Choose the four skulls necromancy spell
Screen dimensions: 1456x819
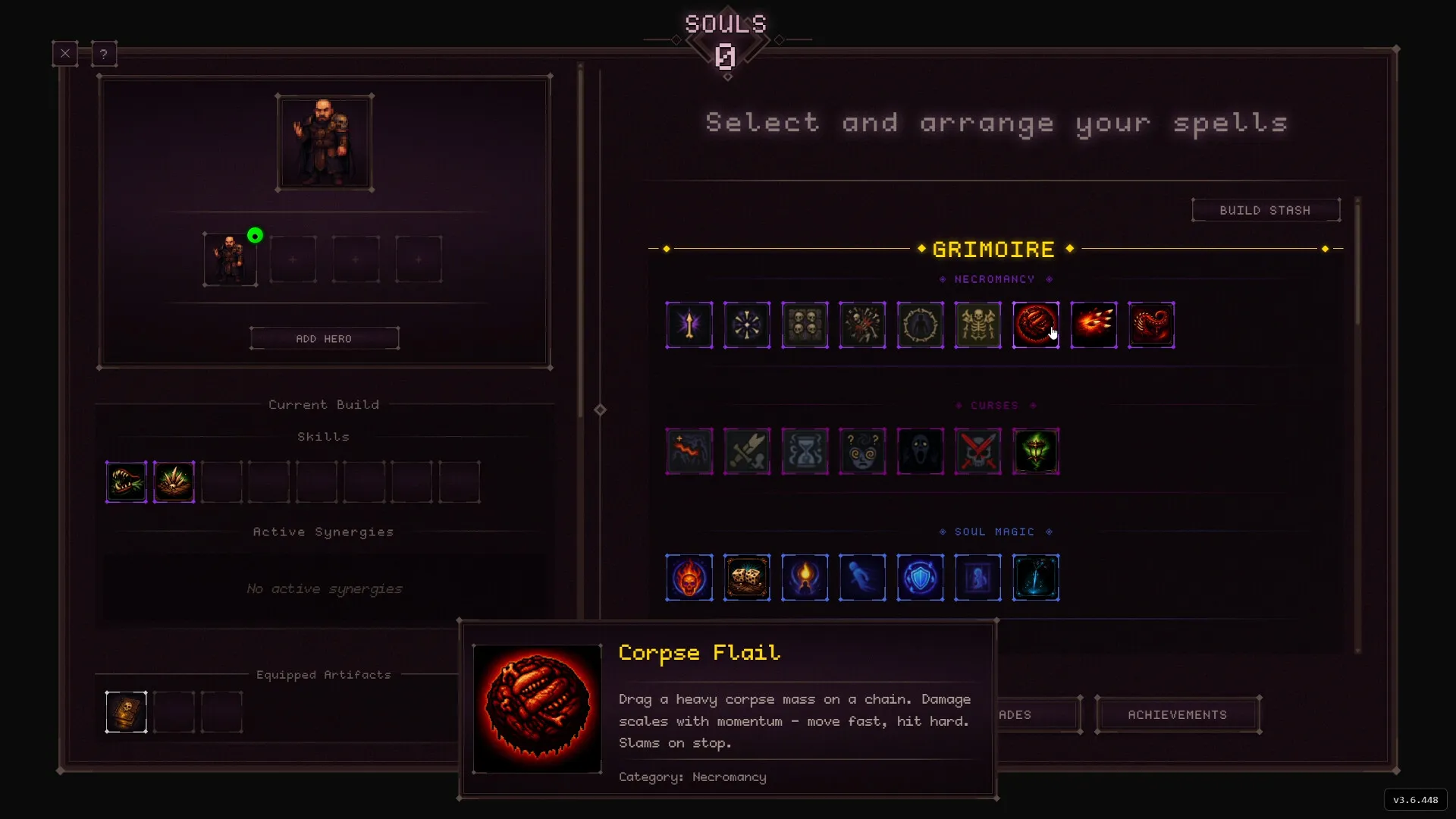[x=805, y=325]
